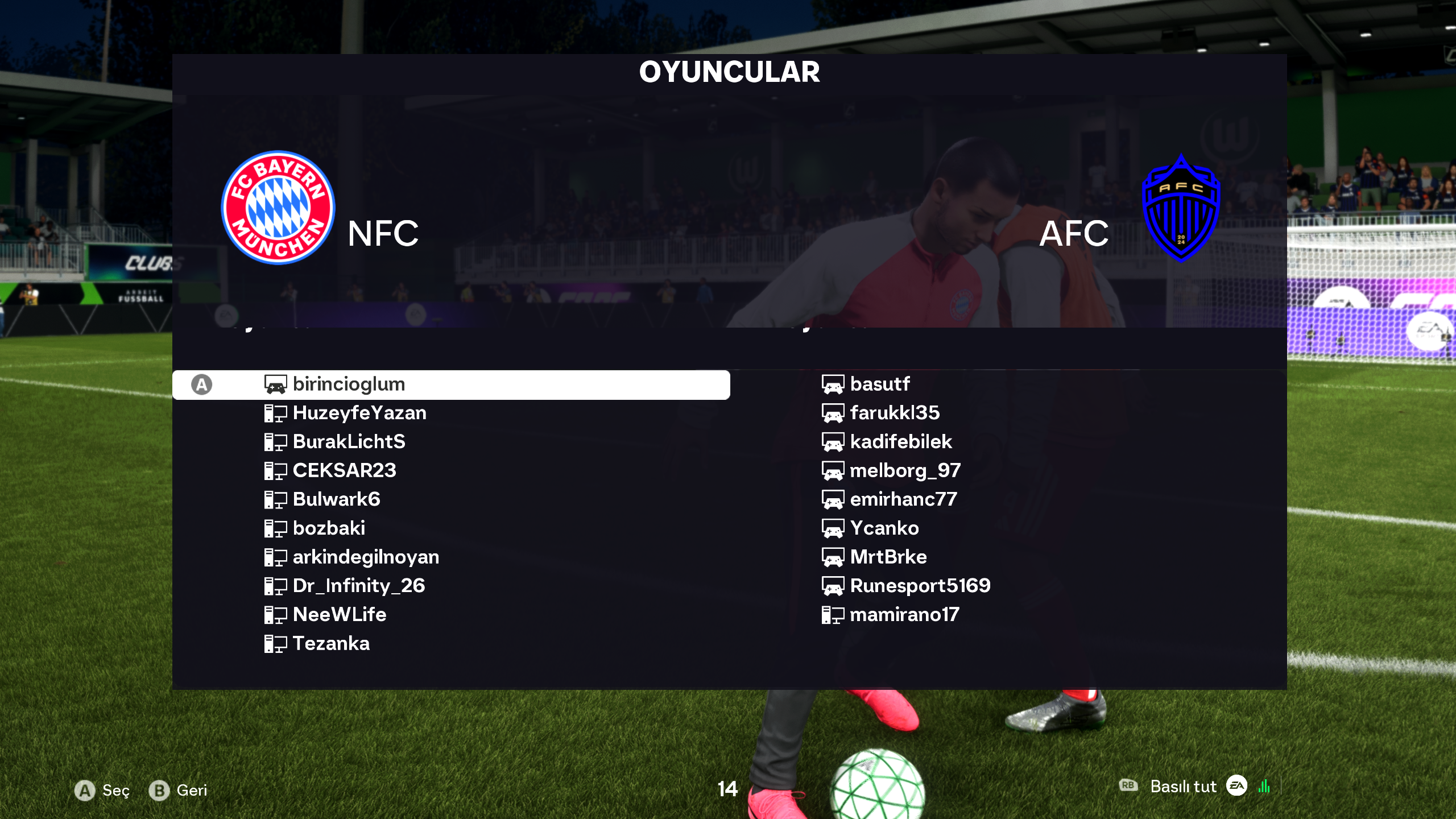Pick CEKSAR23 from the player list
1456x819 pixels.
344,471
